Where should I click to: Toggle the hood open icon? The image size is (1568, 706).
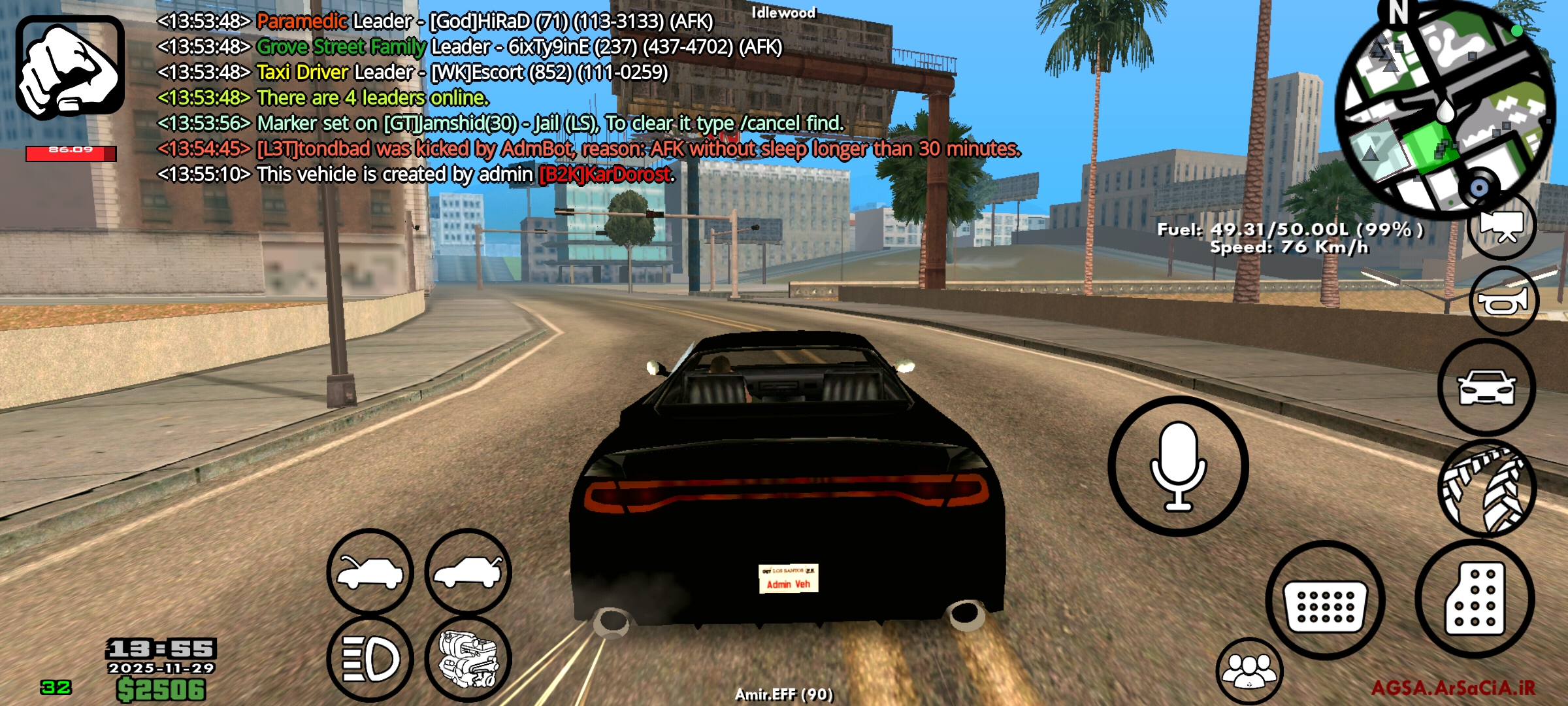(x=369, y=572)
